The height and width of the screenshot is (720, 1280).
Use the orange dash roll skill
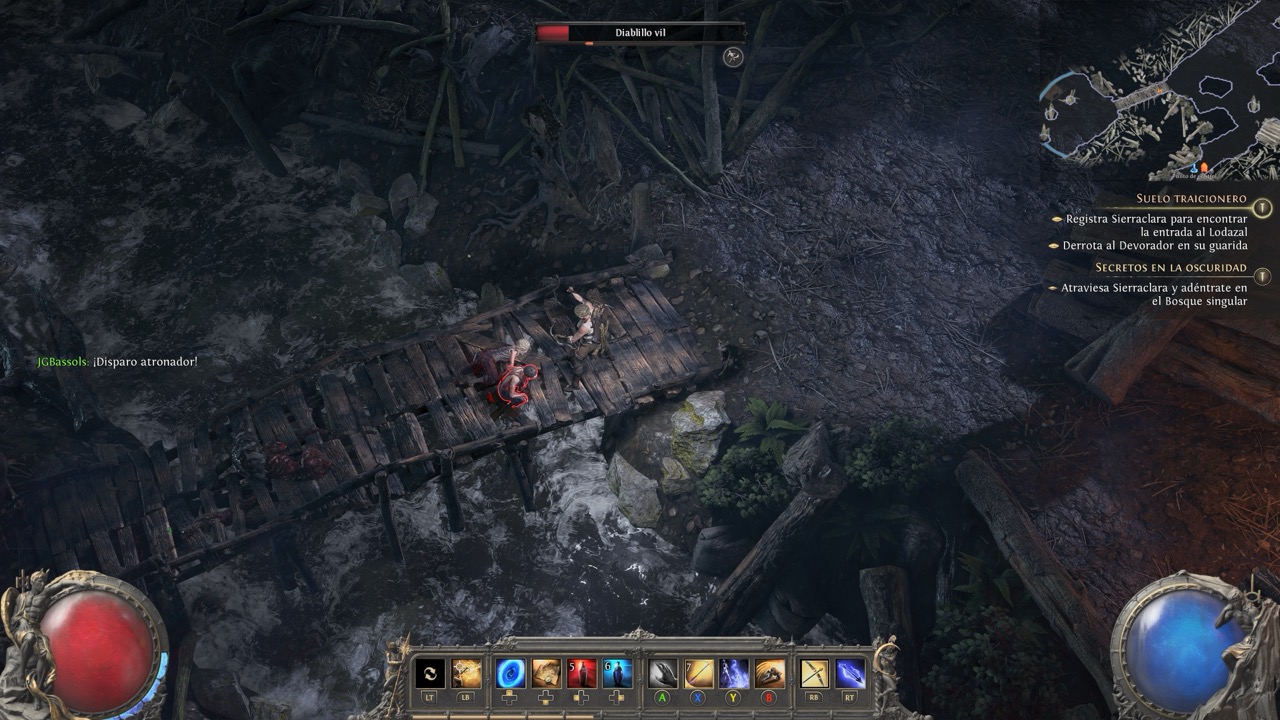pos(769,673)
